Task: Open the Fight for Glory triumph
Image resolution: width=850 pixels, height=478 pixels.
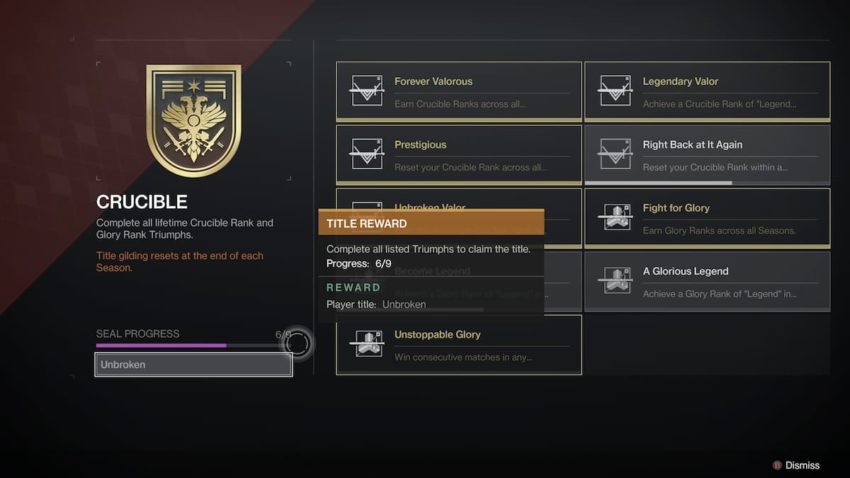Action: click(707, 217)
